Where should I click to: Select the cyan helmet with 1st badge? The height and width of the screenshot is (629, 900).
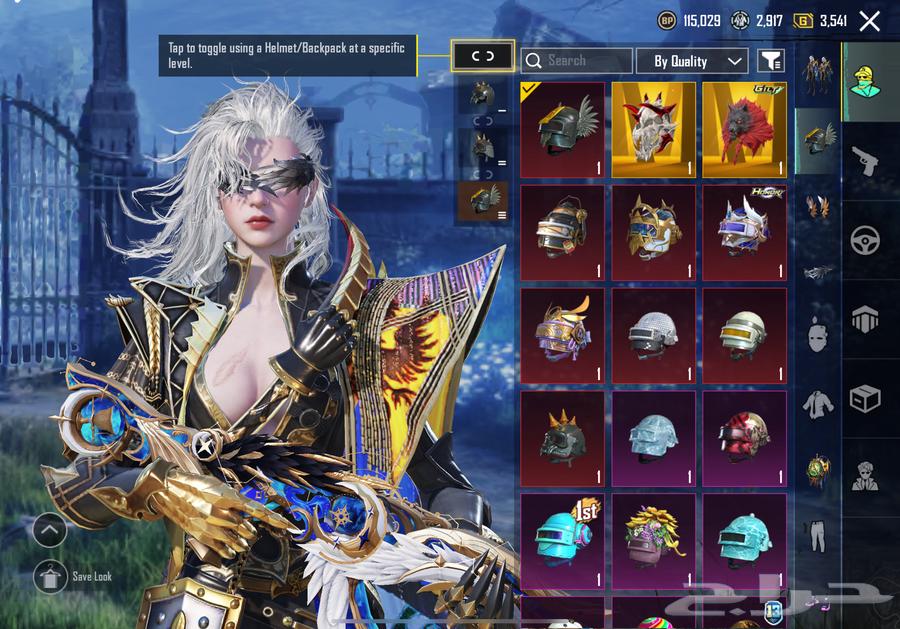[562, 540]
